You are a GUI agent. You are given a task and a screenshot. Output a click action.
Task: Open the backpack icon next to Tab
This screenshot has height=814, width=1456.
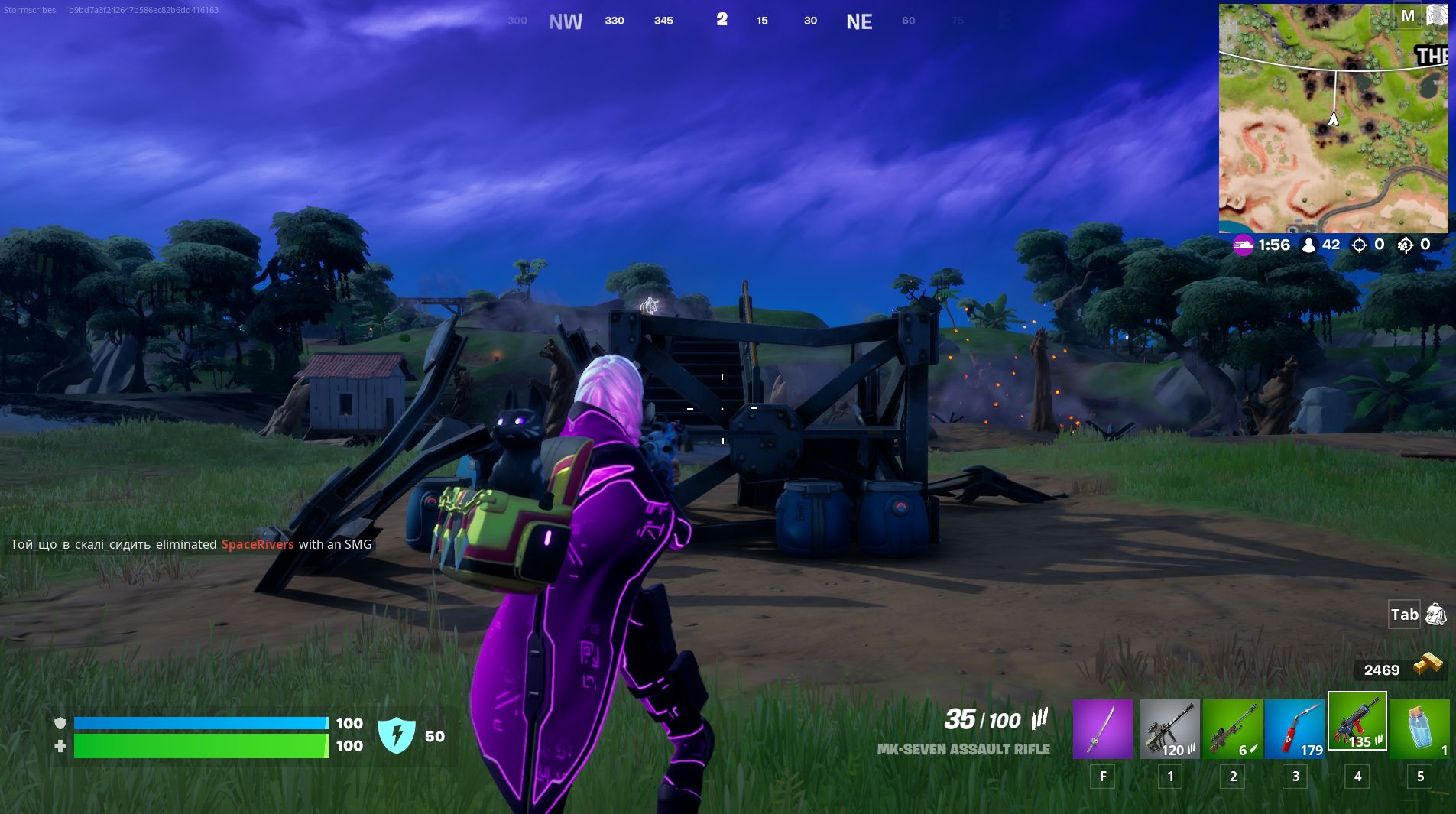(x=1437, y=614)
